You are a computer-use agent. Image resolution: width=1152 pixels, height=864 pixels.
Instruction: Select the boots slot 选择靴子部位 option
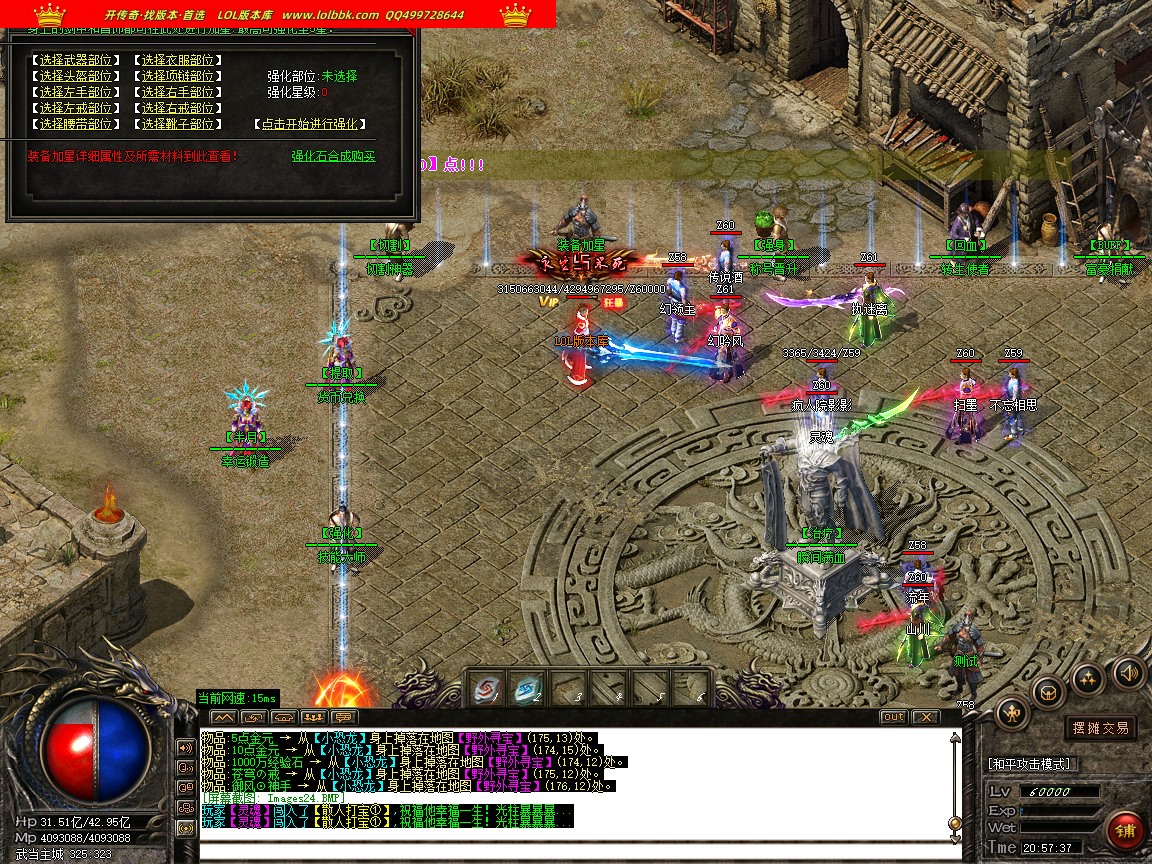tap(177, 124)
